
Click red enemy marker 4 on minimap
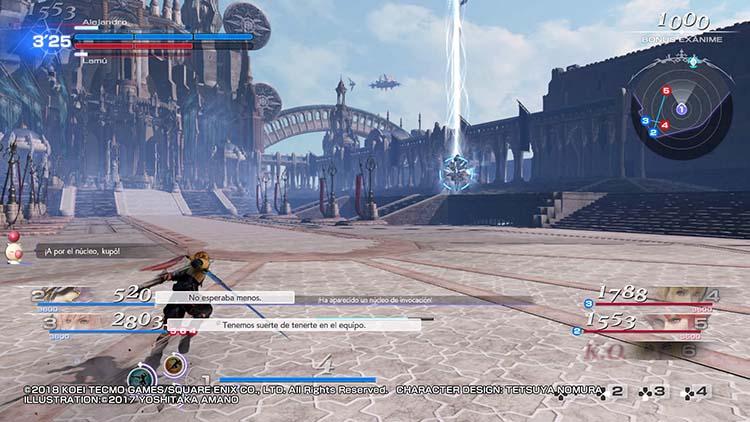click(x=665, y=125)
